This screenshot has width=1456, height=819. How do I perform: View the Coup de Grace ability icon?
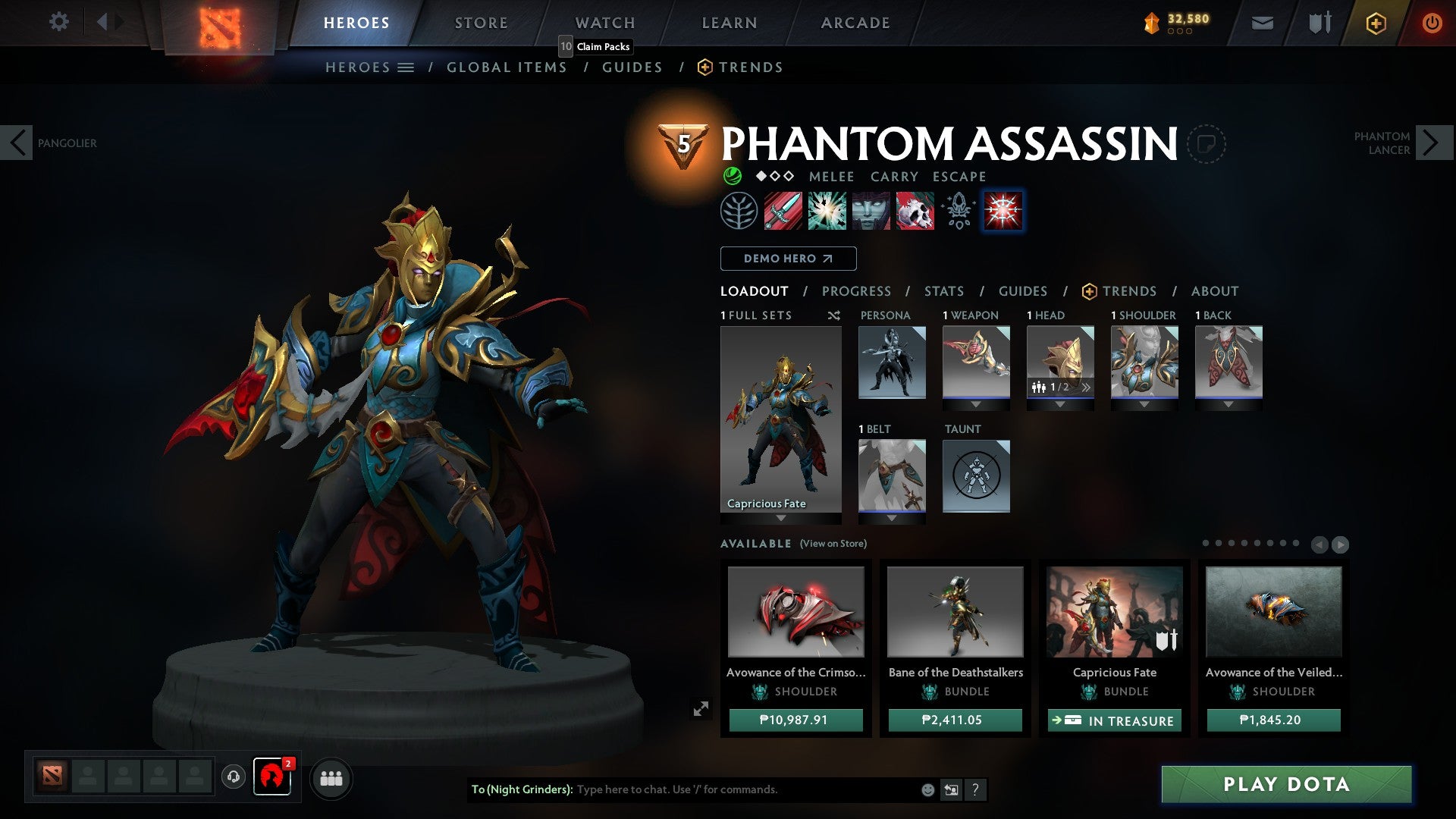(x=915, y=211)
